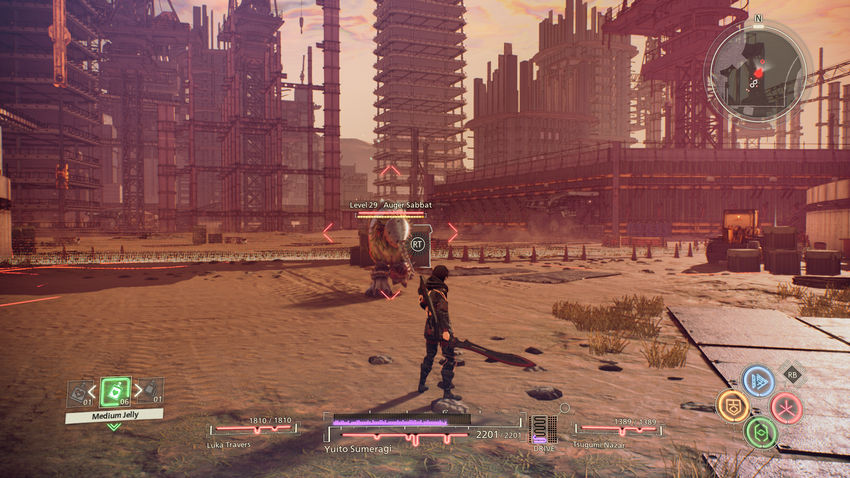Open the circular minimap

755,67
